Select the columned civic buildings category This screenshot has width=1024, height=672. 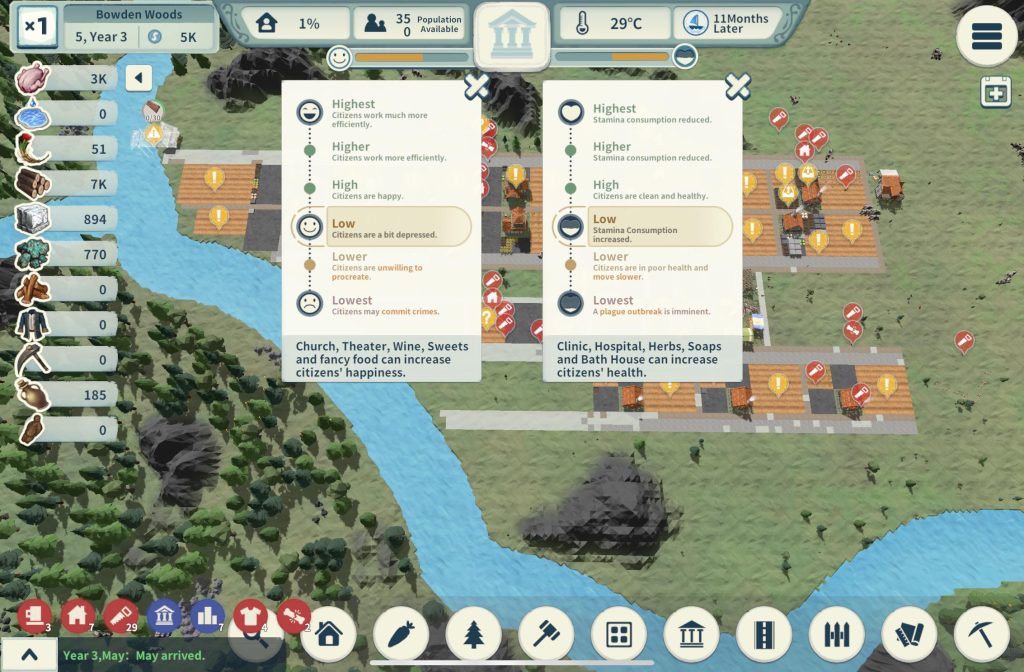(x=692, y=633)
